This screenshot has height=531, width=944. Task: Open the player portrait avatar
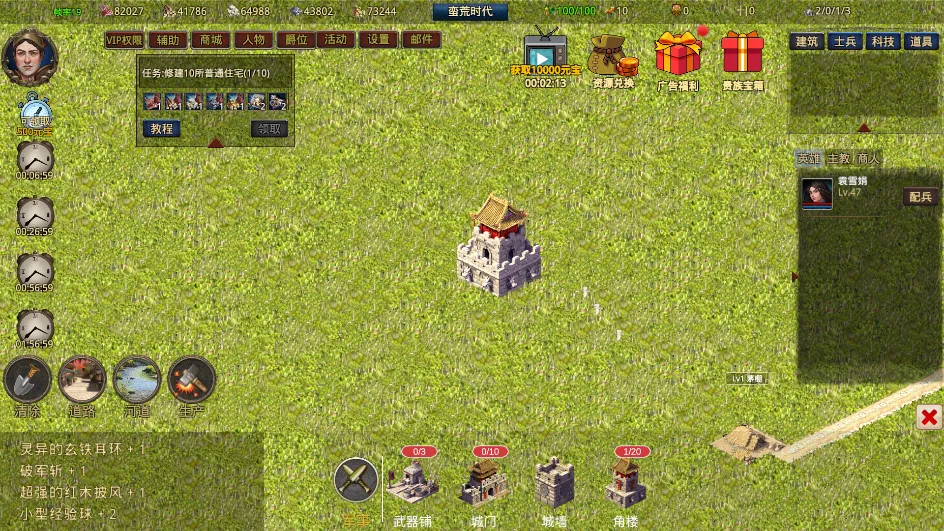pyautogui.click(x=30, y=58)
